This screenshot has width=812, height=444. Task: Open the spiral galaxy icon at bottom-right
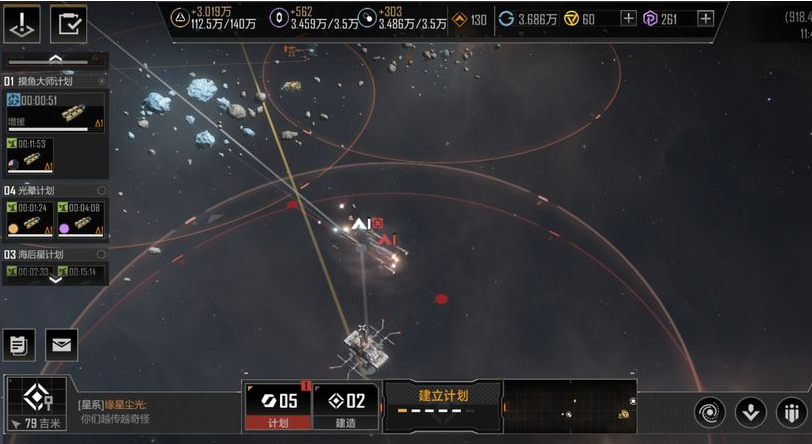click(x=711, y=411)
